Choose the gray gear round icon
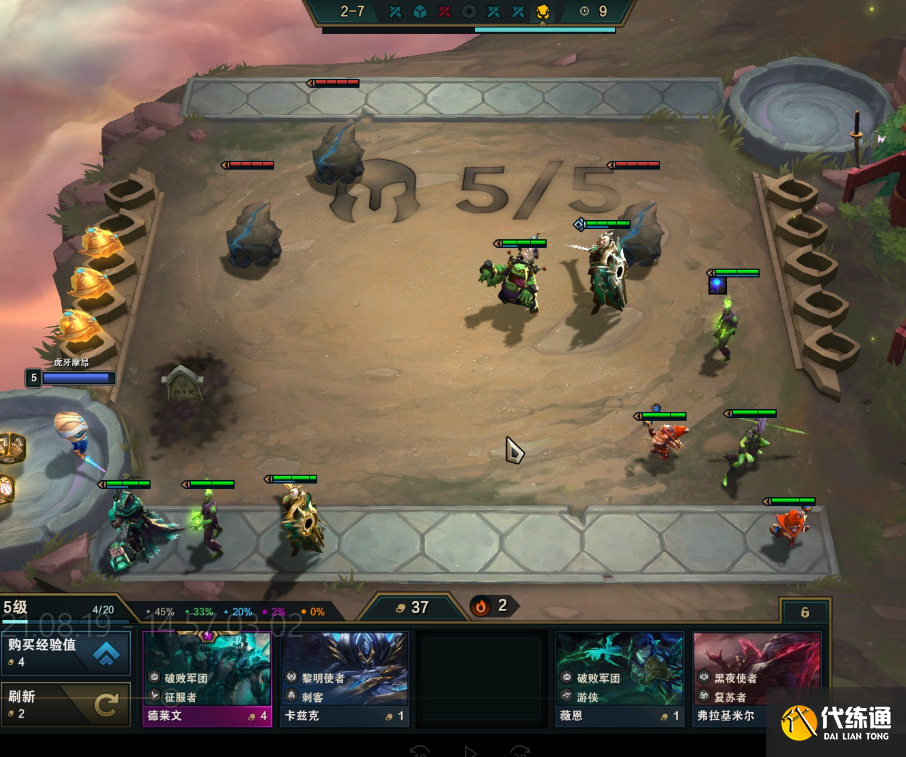The width and height of the screenshot is (906, 757). pyautogui.click(x=469, y=12)
